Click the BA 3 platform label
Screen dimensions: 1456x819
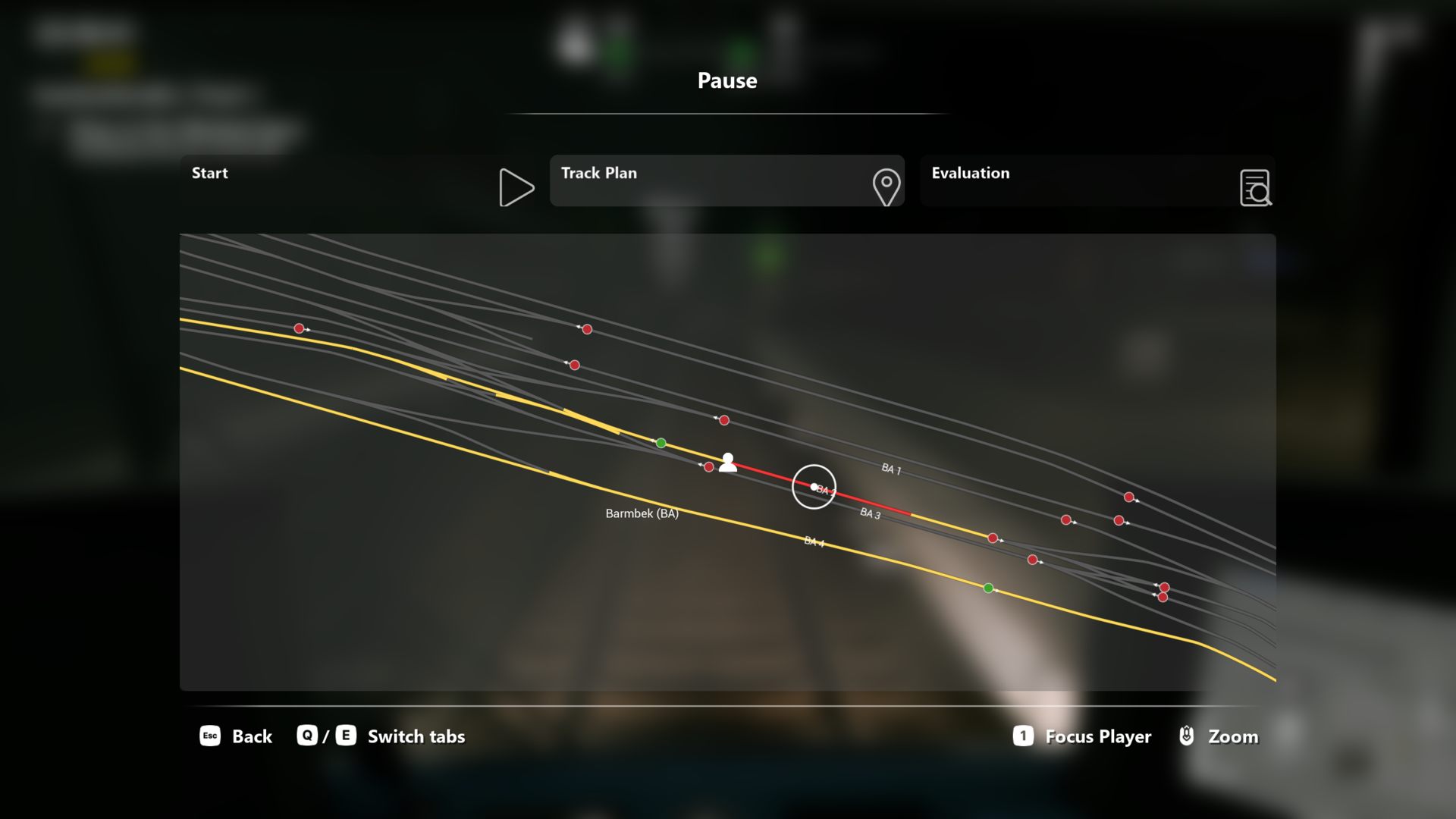[x=870, y=513]
